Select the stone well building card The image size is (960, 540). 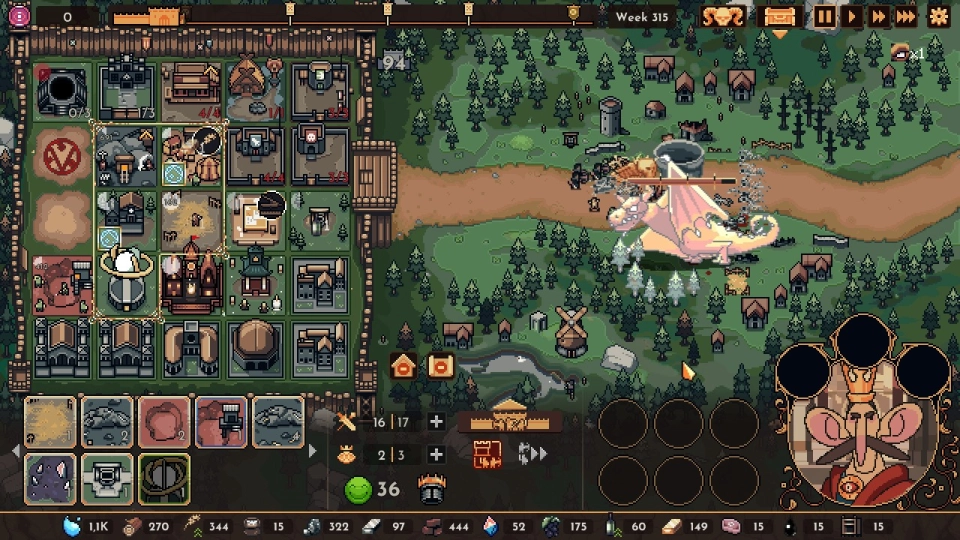point(106,477)
